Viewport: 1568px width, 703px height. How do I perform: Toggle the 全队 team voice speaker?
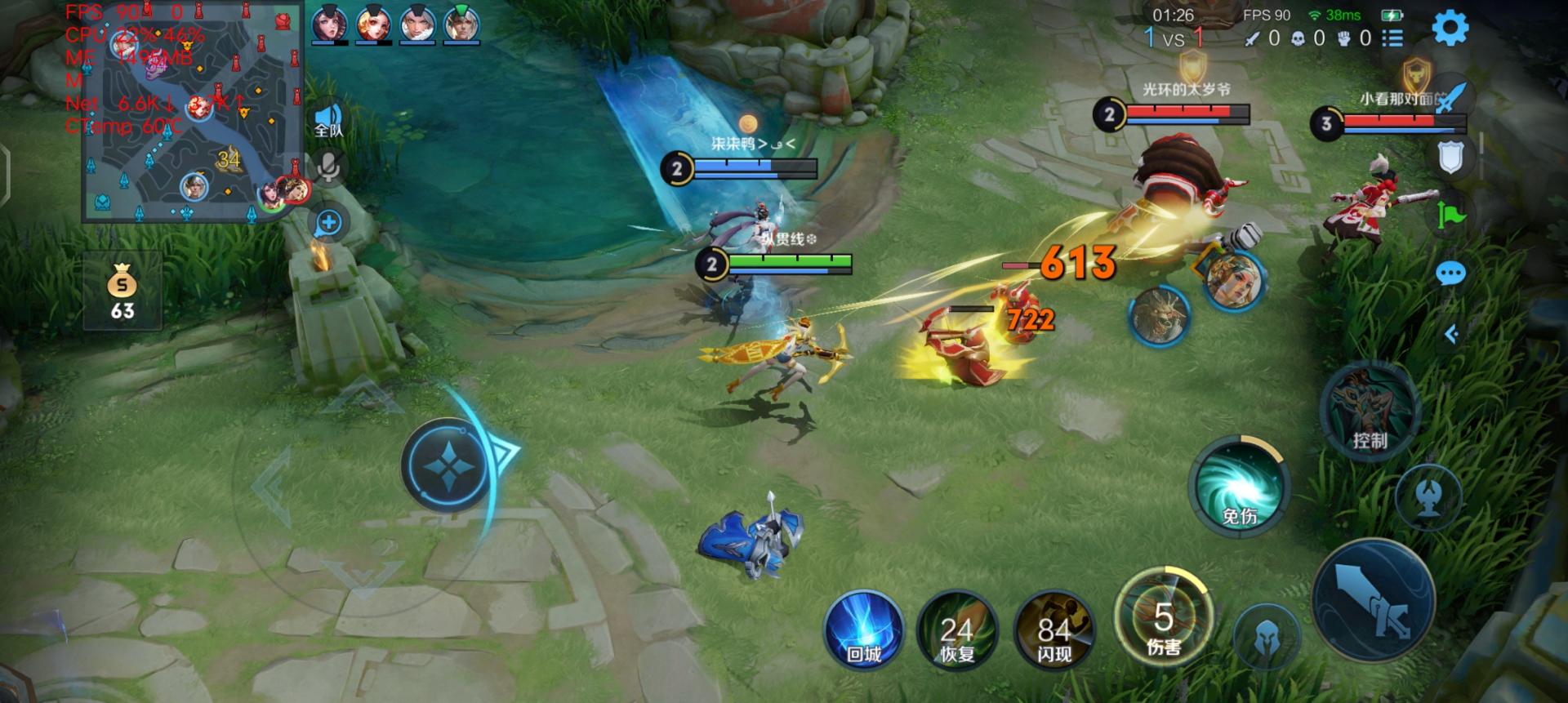tap(328, 121)
